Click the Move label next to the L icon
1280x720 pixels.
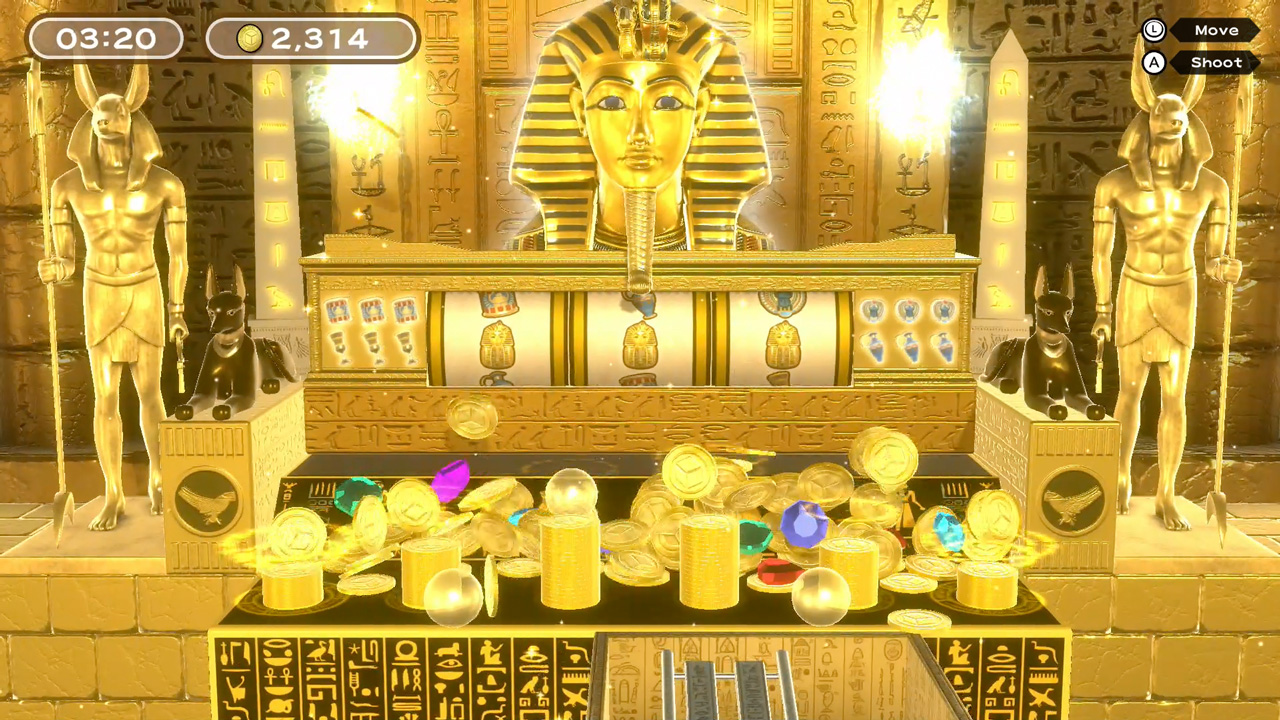[x=1216, y=30]
